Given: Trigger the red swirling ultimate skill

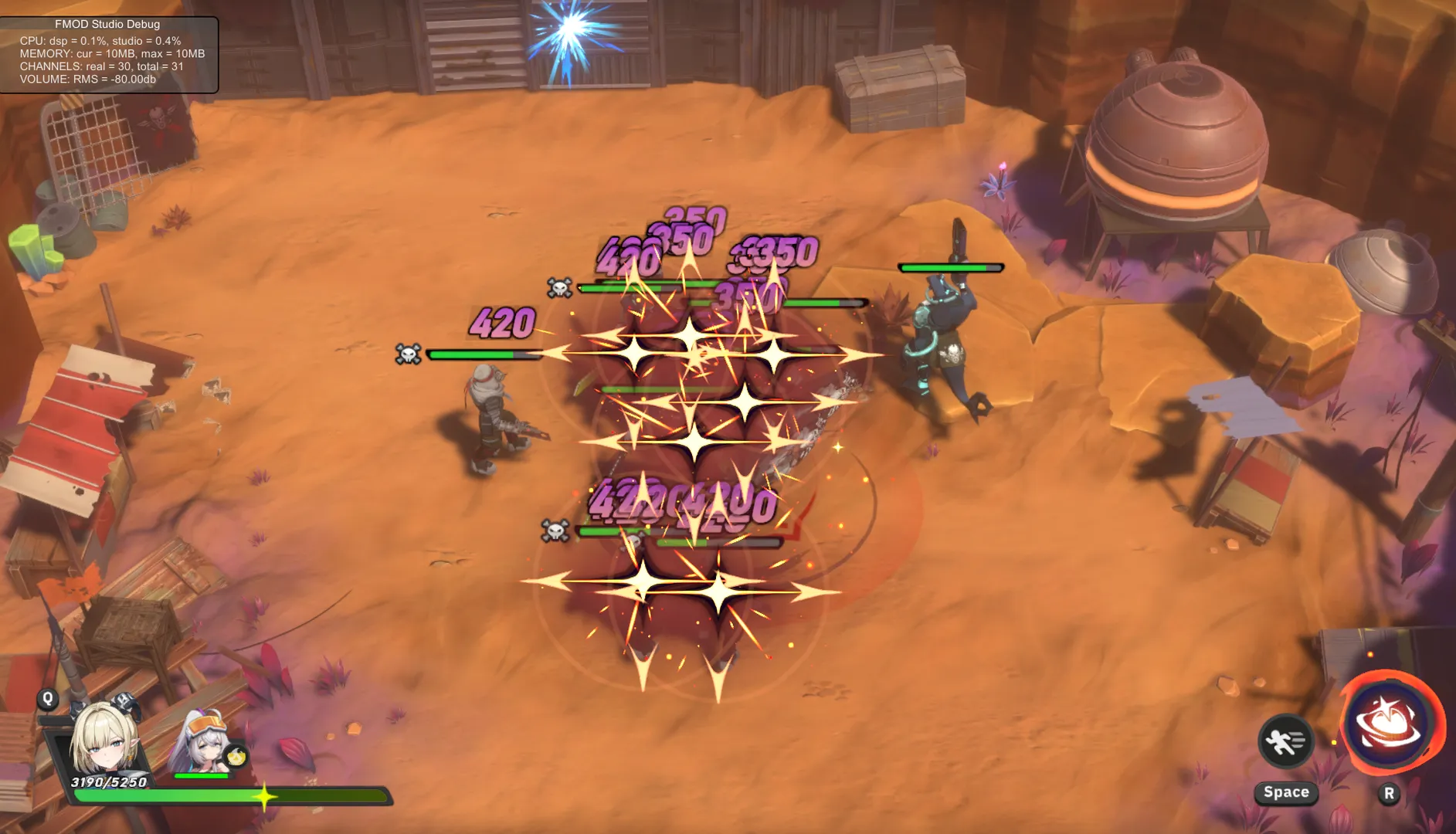Looking at the screenshot, I should [x=1390, y=724].
